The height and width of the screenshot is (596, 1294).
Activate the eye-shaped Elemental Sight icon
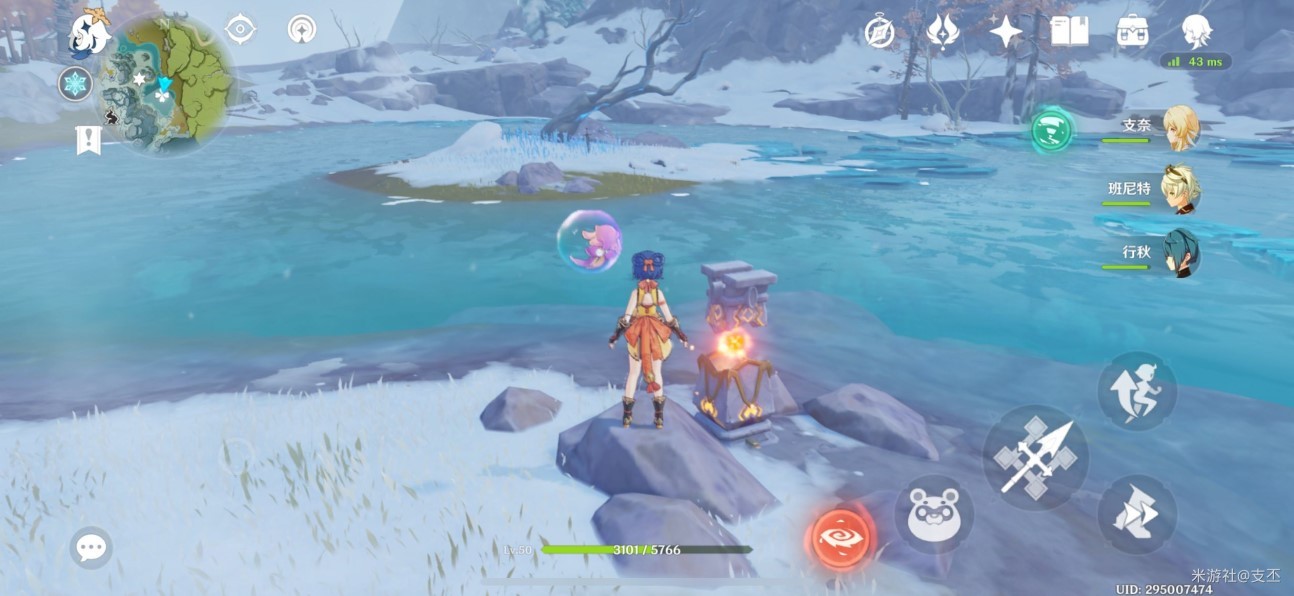coord(240,29)
